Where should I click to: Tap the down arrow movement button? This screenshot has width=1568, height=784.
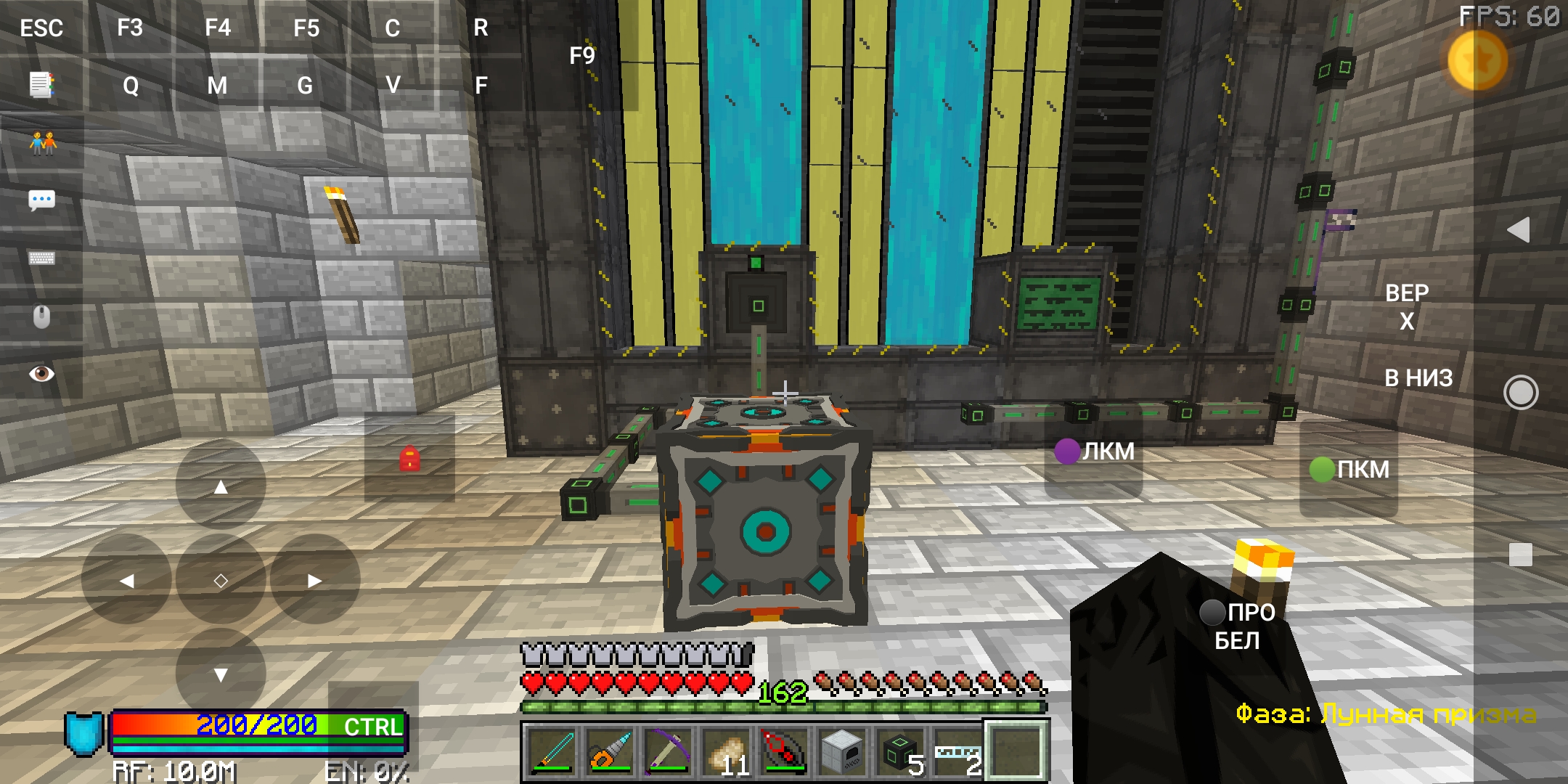pyautogui.click(x=221, y=674)
